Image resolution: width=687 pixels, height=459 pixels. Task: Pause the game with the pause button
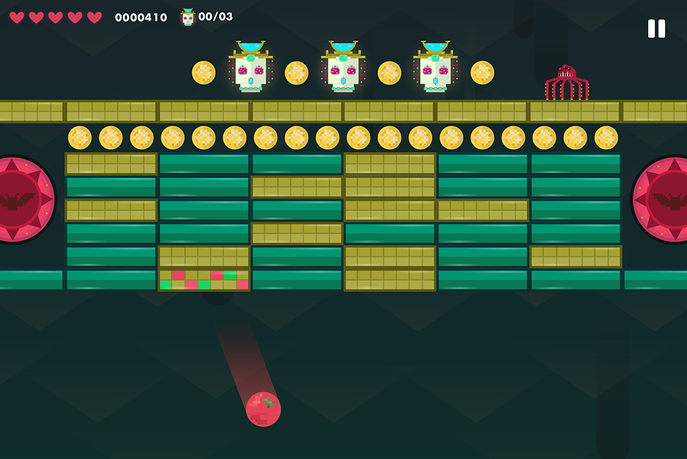656,29
